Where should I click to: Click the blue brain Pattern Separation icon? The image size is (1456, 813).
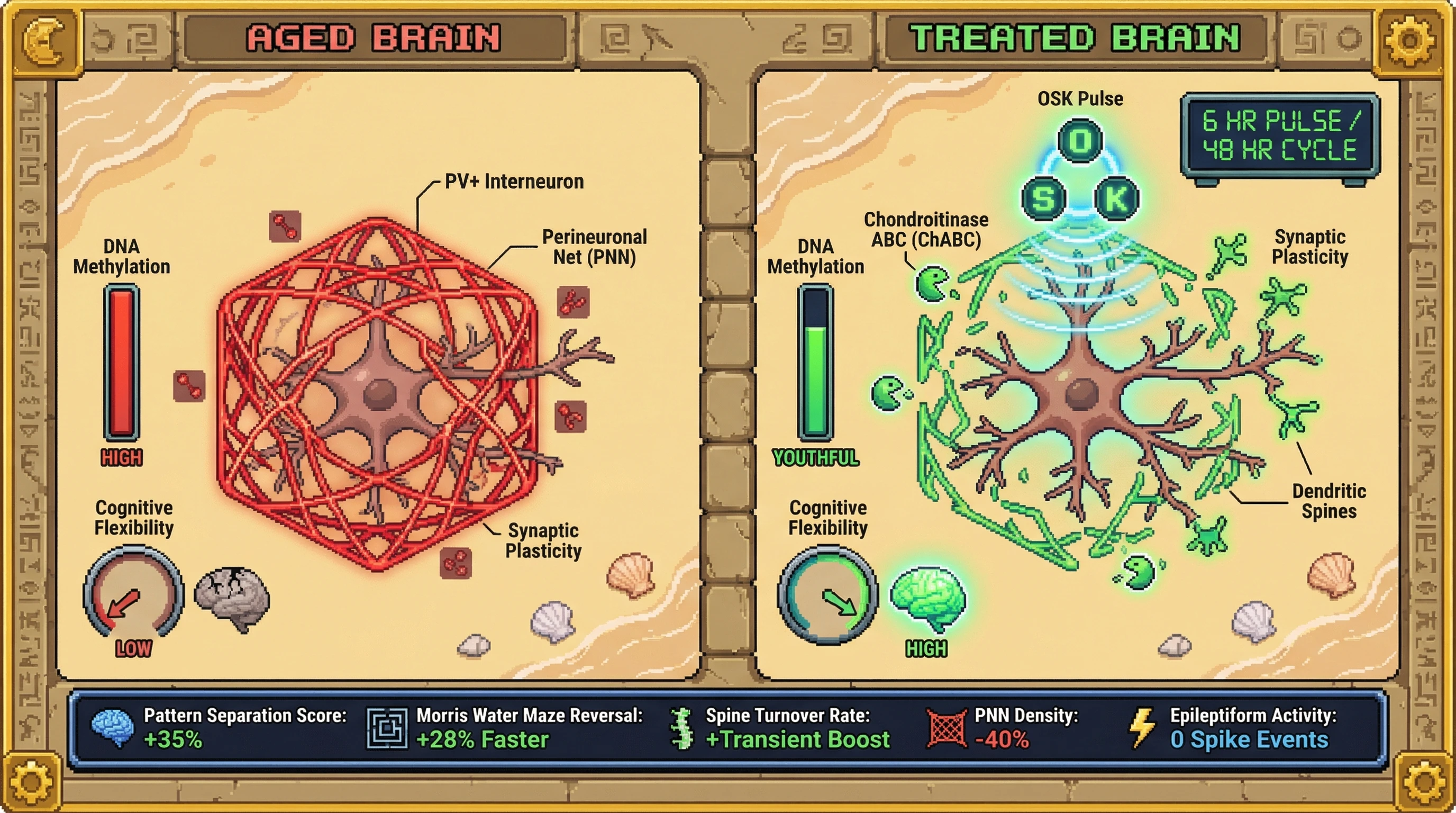pos(113,728)
